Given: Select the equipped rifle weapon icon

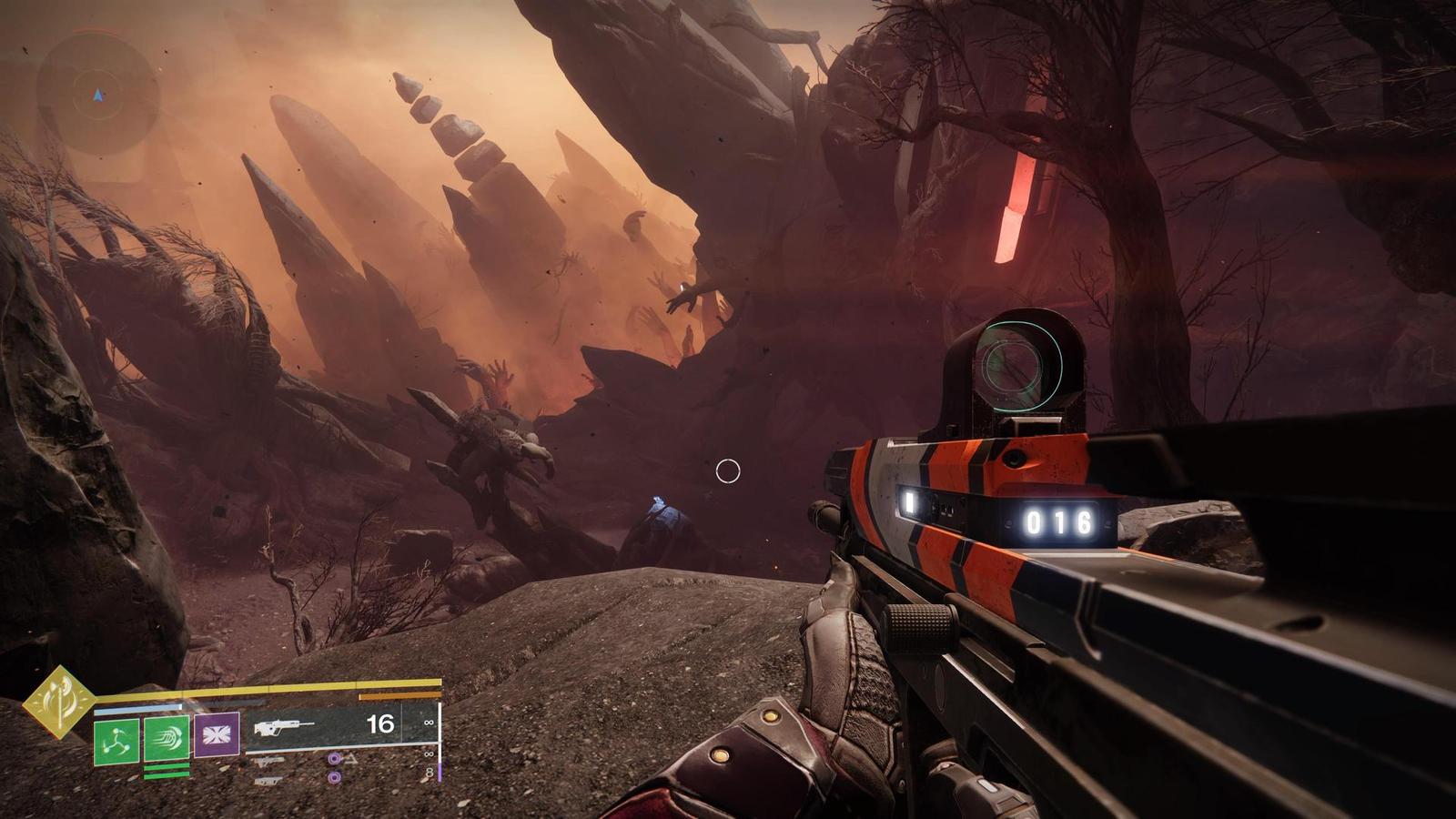Looking at the screenshot, I should (x=283, y=726).
